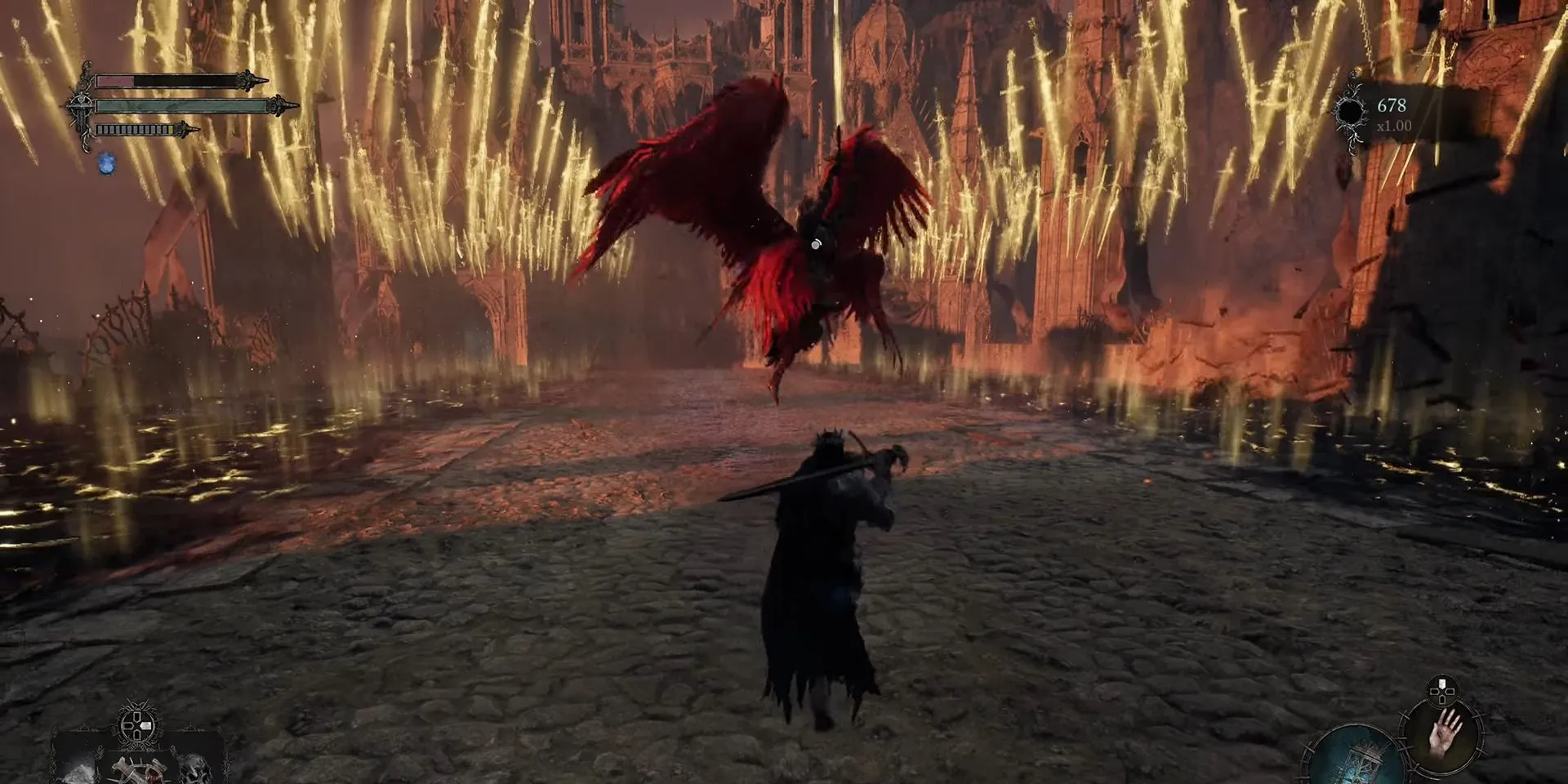The width and height of the screenshot is (1568, 784).
Task: Toggle the left arrow highlight on the d-pad
Action: coord(145,725)
